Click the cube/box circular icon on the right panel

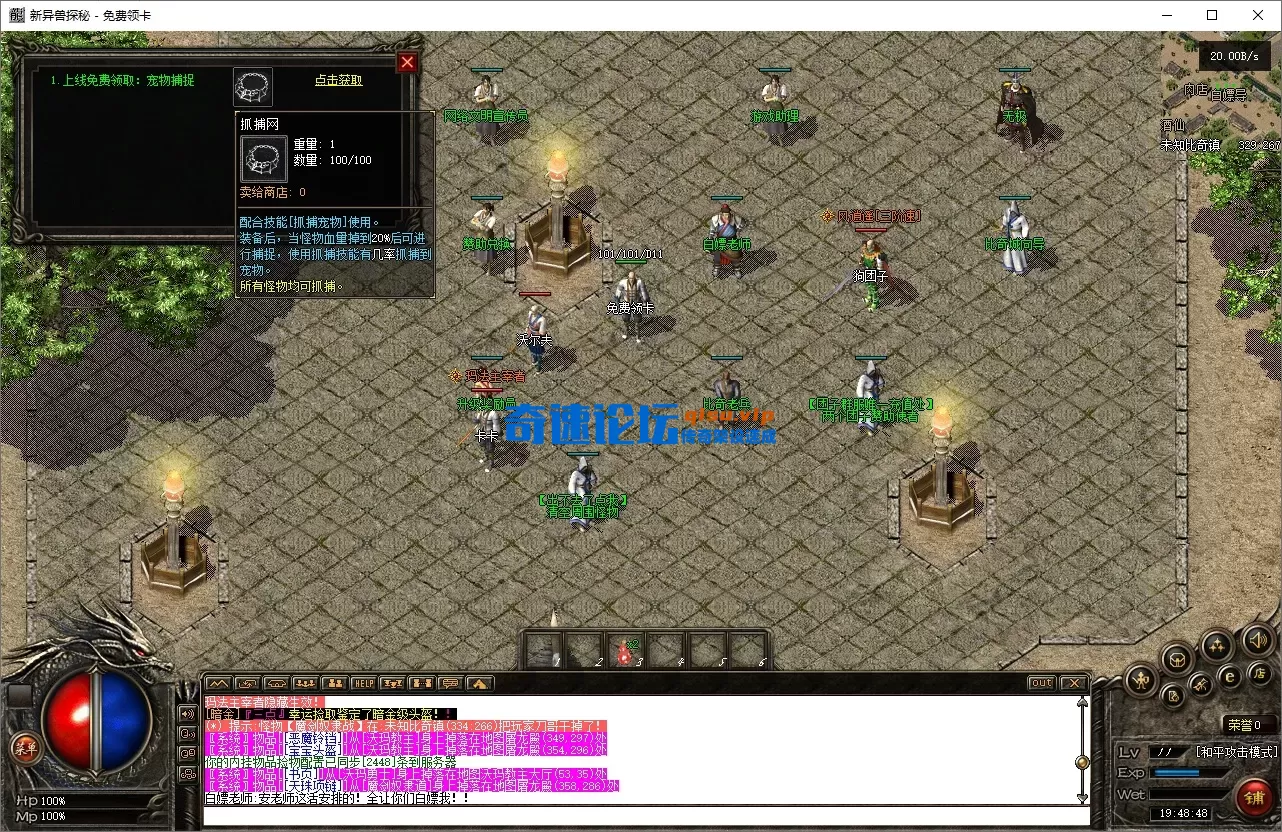[x=1176, y=661]
